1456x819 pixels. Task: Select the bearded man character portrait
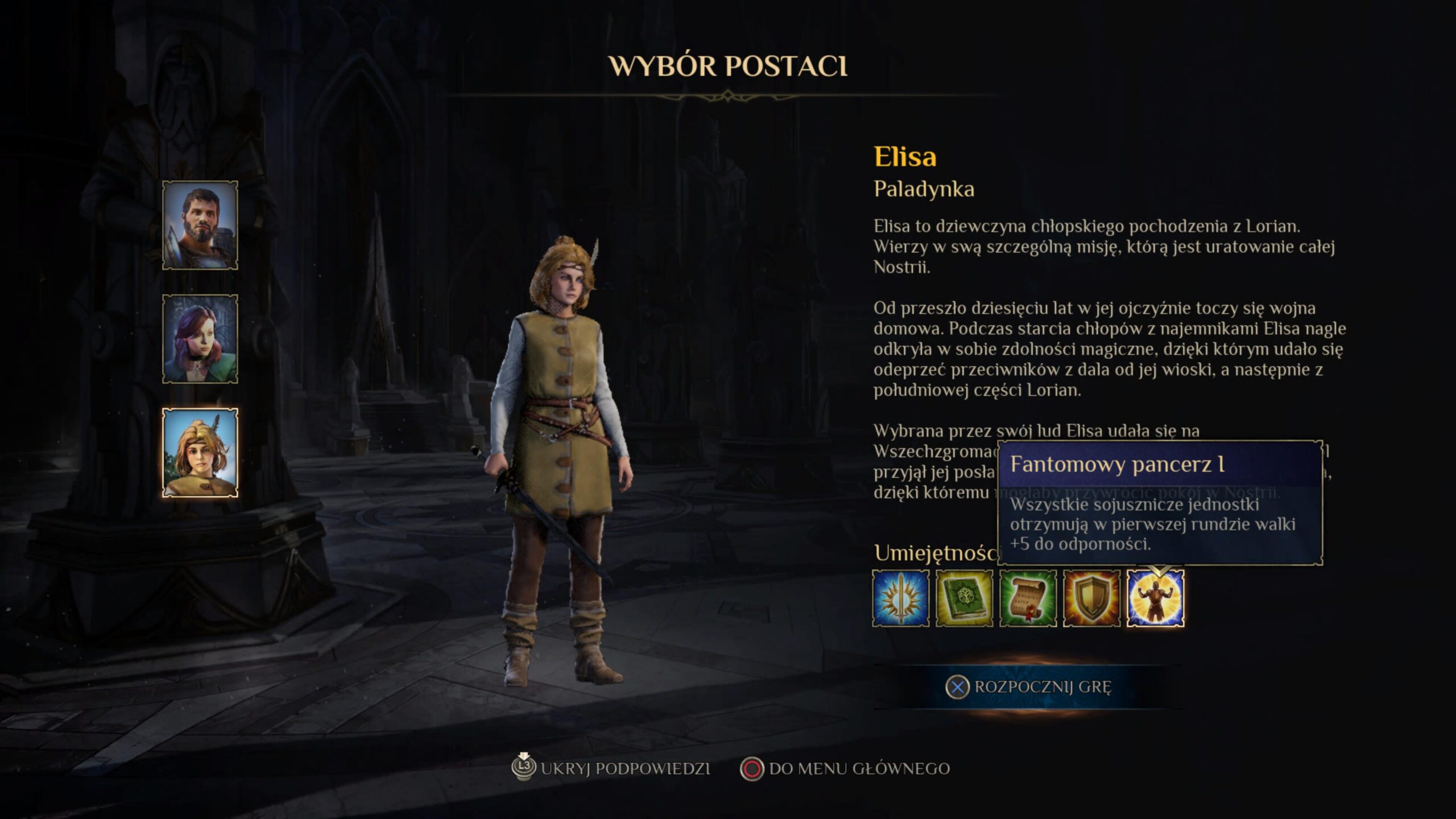[200, 225]
